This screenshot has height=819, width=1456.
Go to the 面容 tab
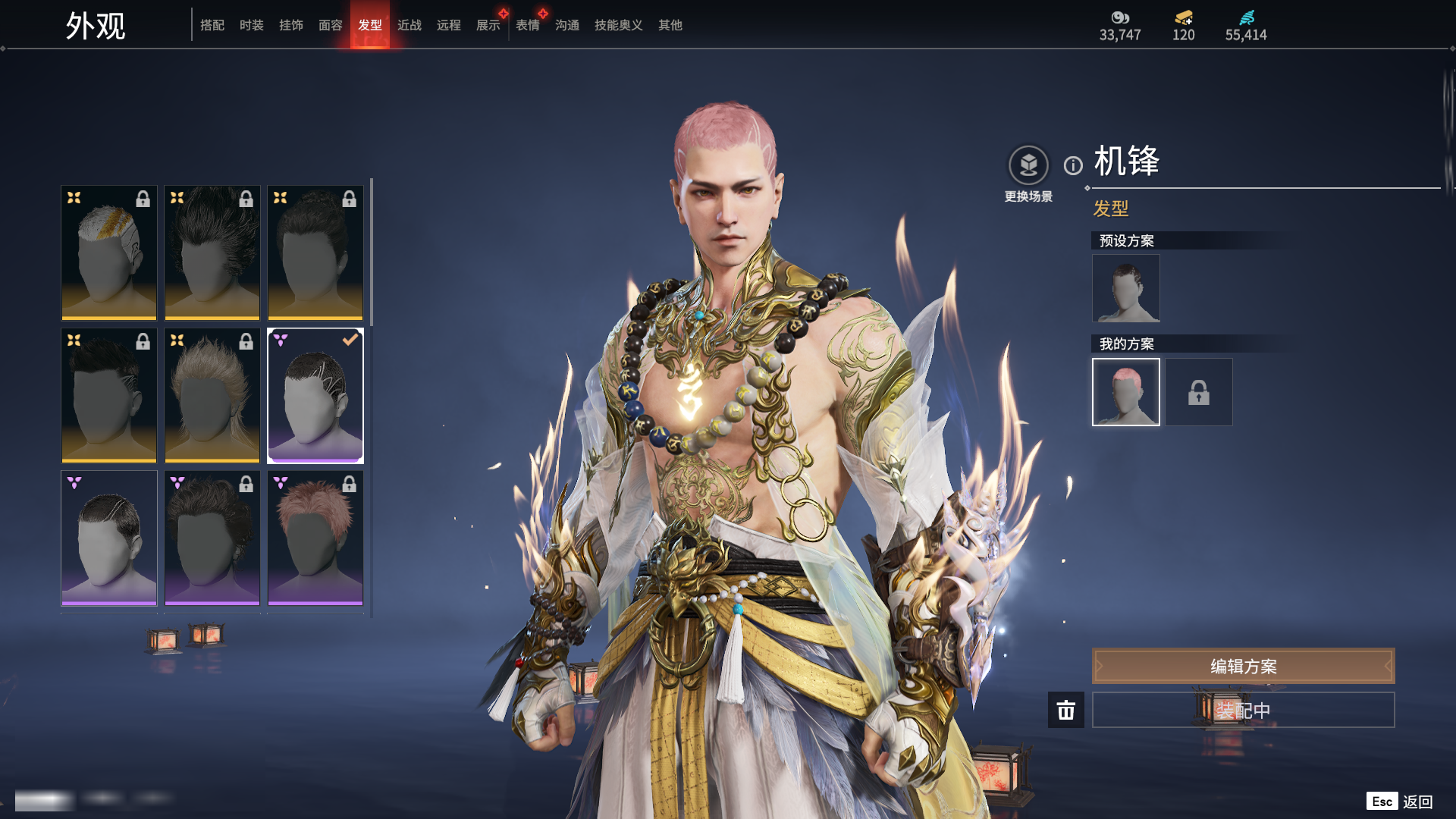331,25
